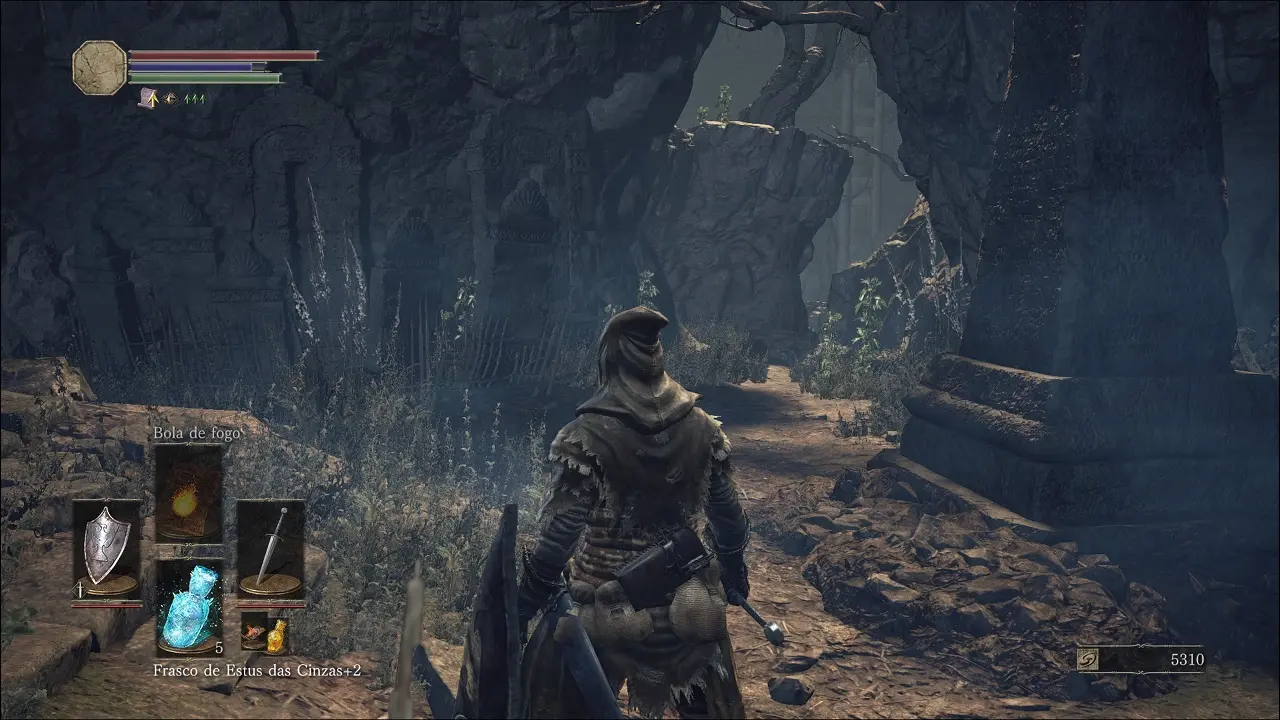The image size is (1280, 720).
Task: Select the sword right-hand weapon slot
Action: 270,548
